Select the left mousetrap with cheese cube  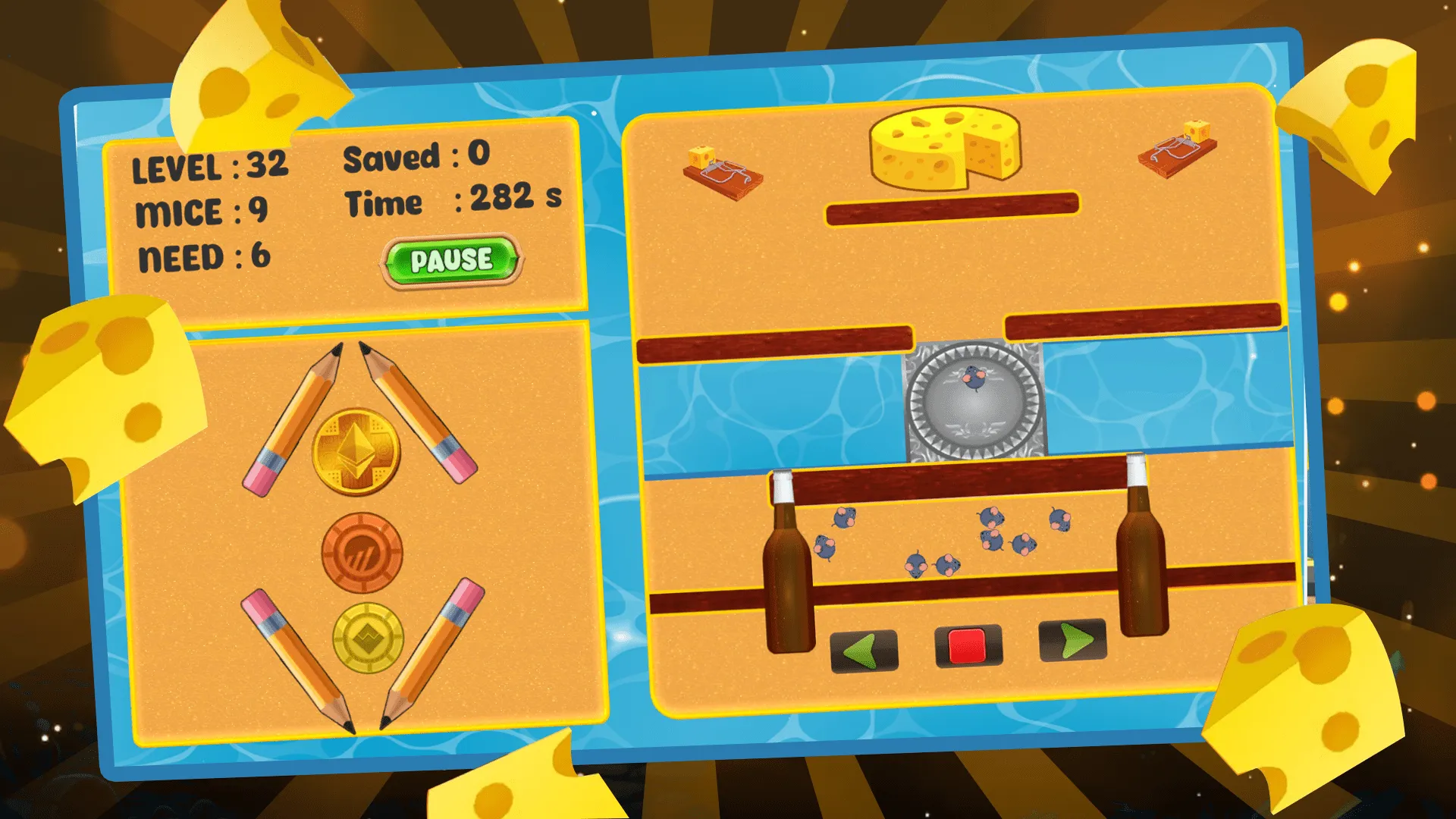point(724,173)
